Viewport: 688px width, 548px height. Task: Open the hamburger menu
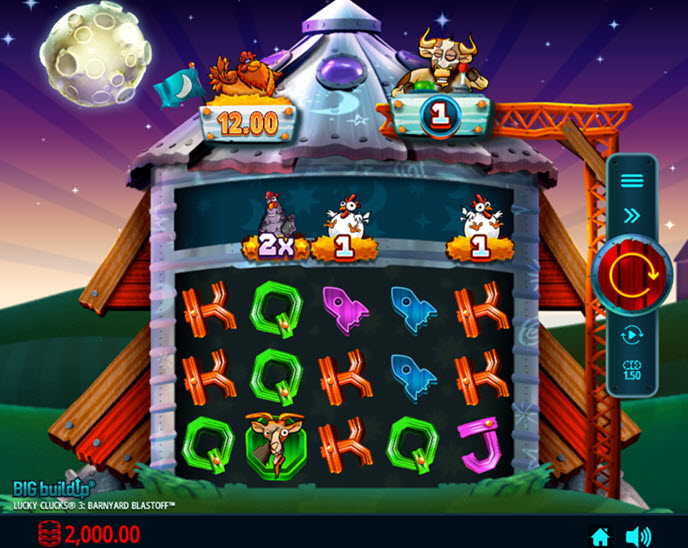point(632,181)
